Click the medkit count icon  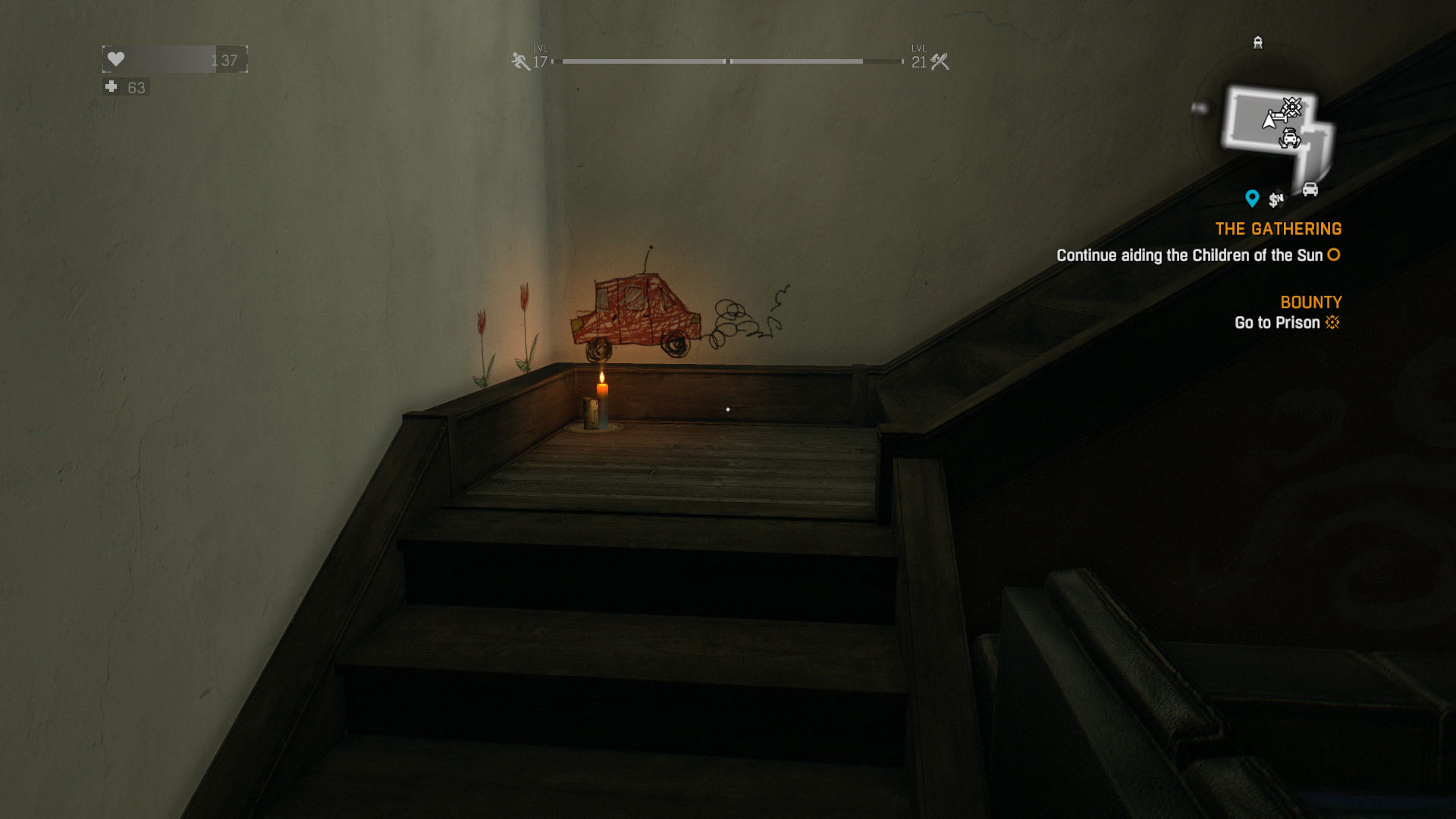click(111, 87)
